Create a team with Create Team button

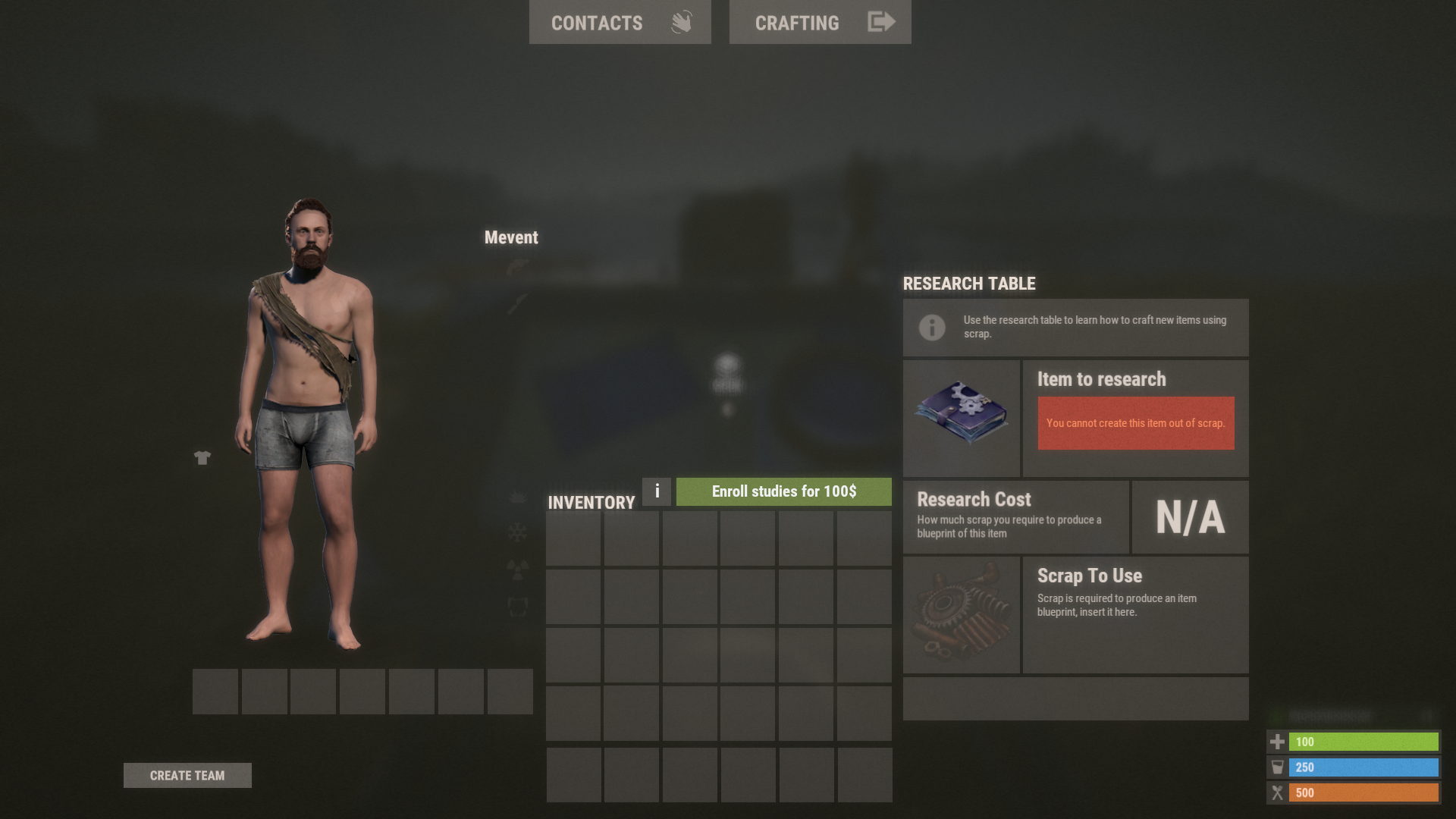pyautogui.click(x=187, y=775)
